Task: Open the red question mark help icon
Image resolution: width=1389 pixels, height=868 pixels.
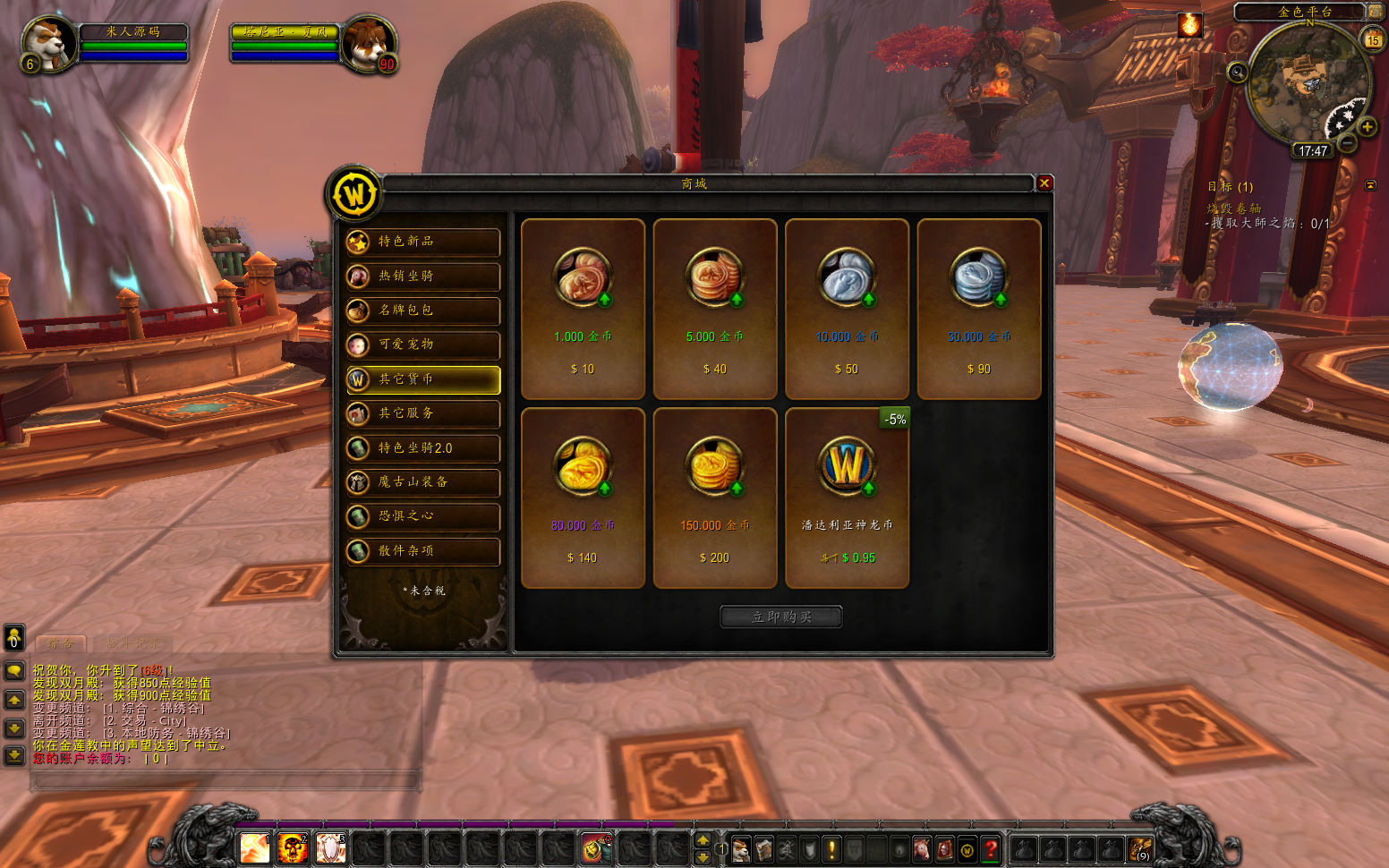Action: click(991, 849)
